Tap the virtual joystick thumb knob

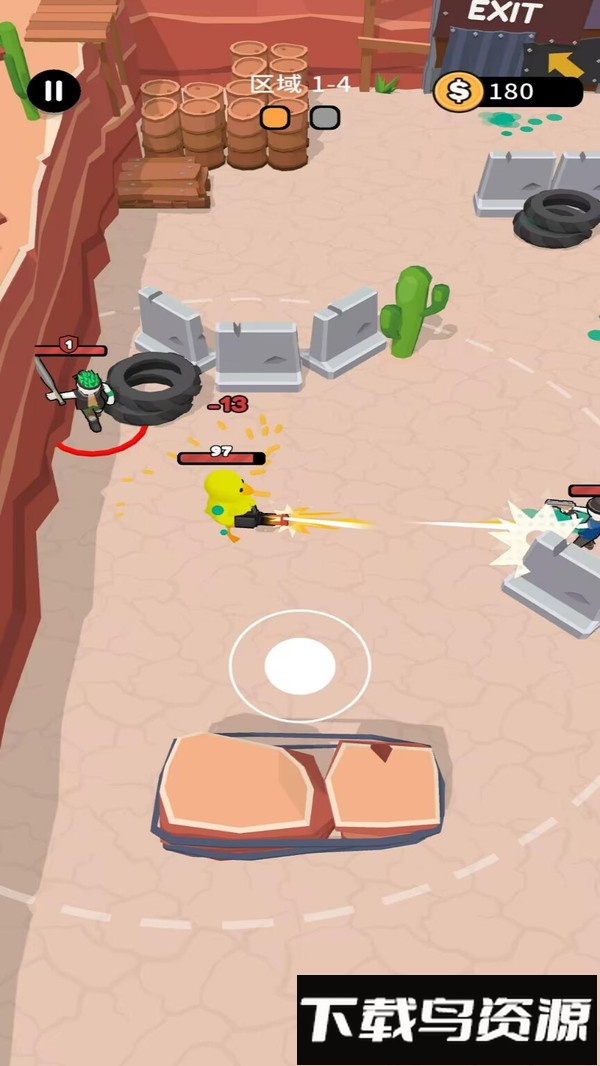click(300, 666)
